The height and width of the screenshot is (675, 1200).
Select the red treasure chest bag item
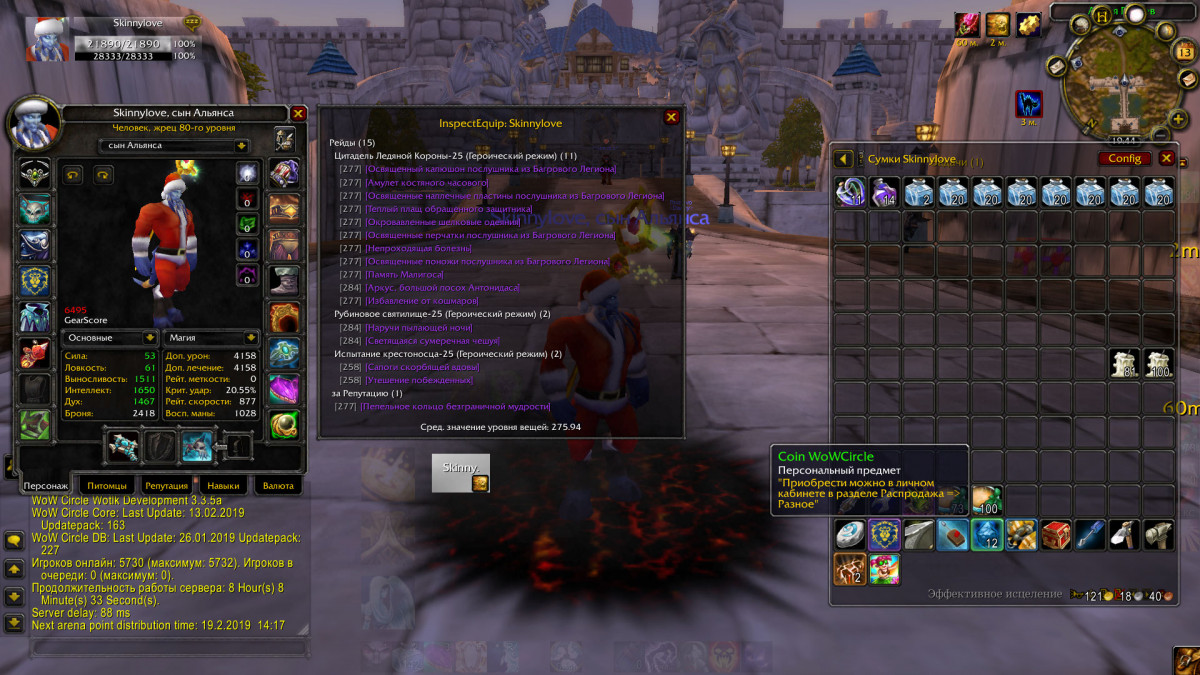pos(1055,535)
